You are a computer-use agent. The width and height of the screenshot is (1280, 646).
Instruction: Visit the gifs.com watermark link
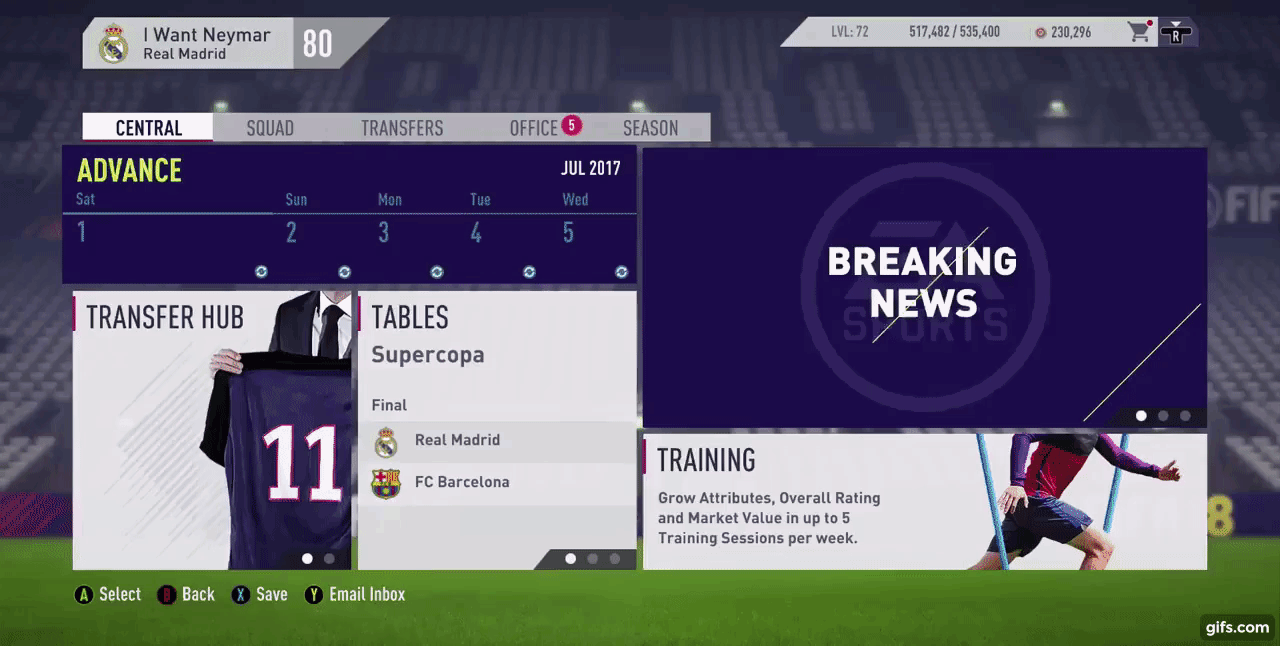[1237, 627]
